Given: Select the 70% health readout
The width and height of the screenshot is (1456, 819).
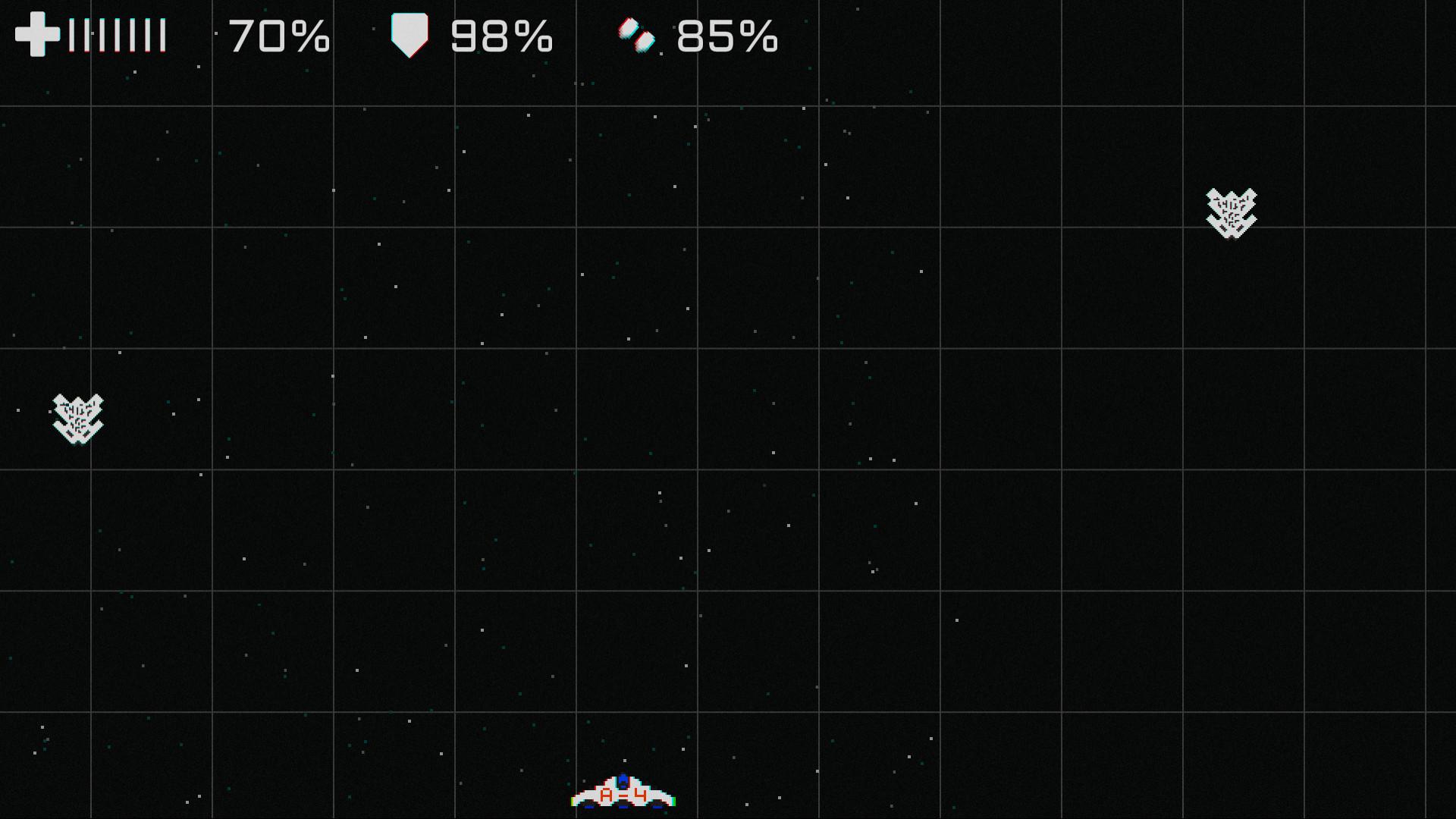Looking at the screenshot, I should pyautogui.click(x=279, y=35).
